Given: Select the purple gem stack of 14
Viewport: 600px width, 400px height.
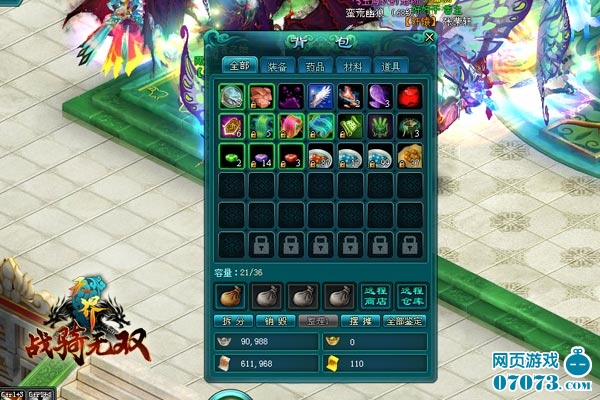Looking at the screenshot, I should click(261, 155).
